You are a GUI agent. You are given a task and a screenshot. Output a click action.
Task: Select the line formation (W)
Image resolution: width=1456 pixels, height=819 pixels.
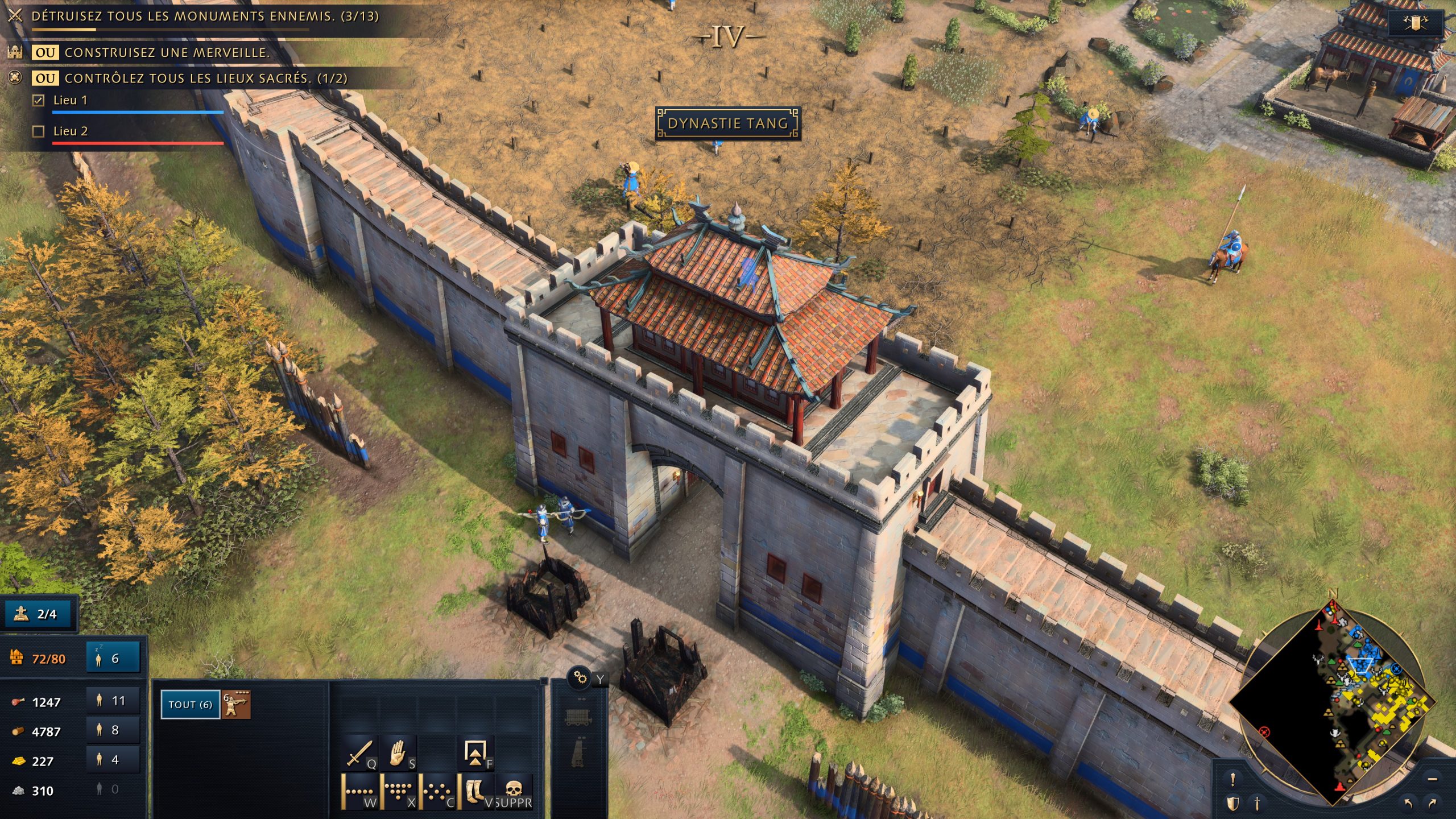click(359, 792)
